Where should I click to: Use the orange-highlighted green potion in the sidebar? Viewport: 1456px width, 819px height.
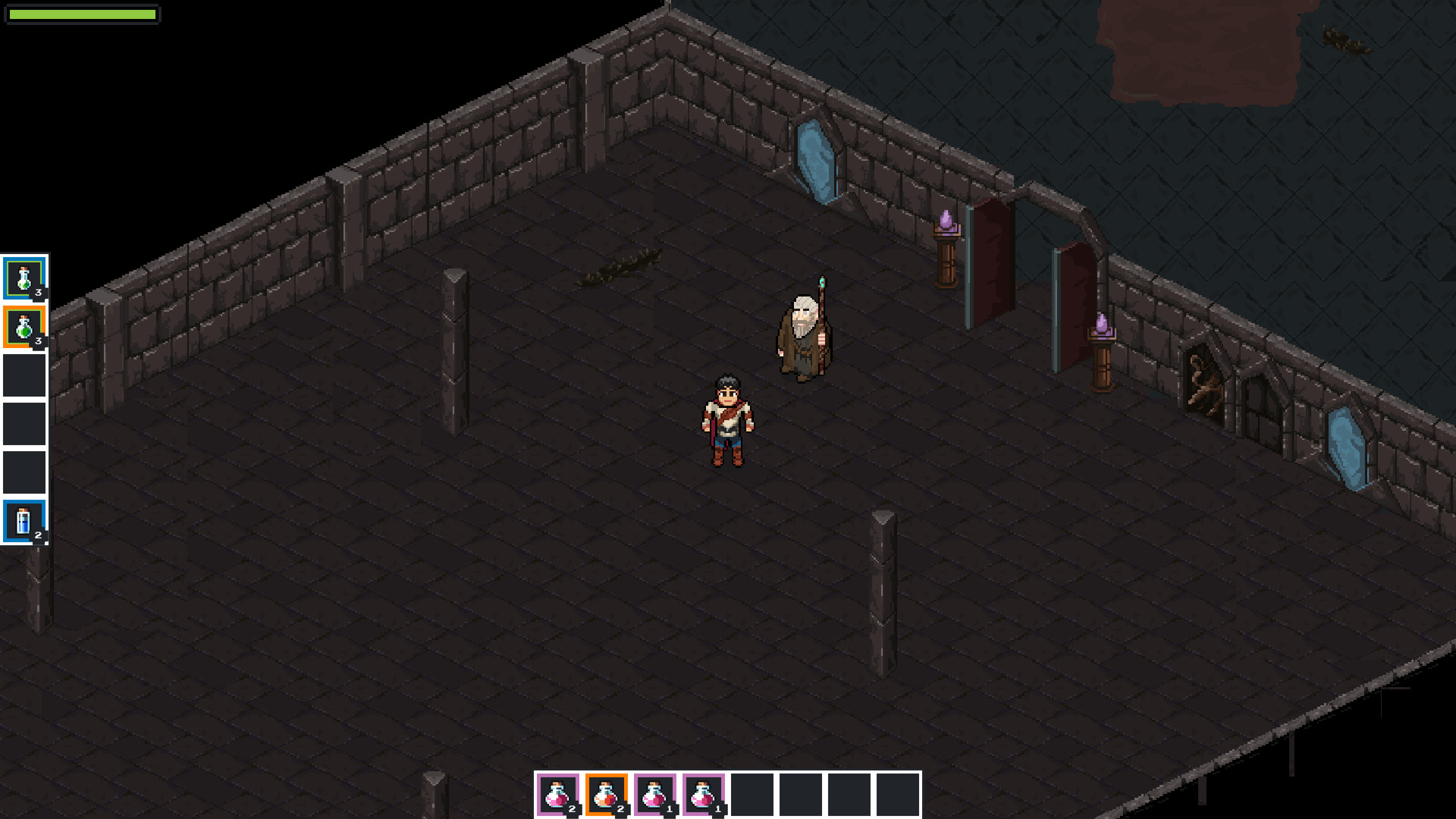click(25, 325)
